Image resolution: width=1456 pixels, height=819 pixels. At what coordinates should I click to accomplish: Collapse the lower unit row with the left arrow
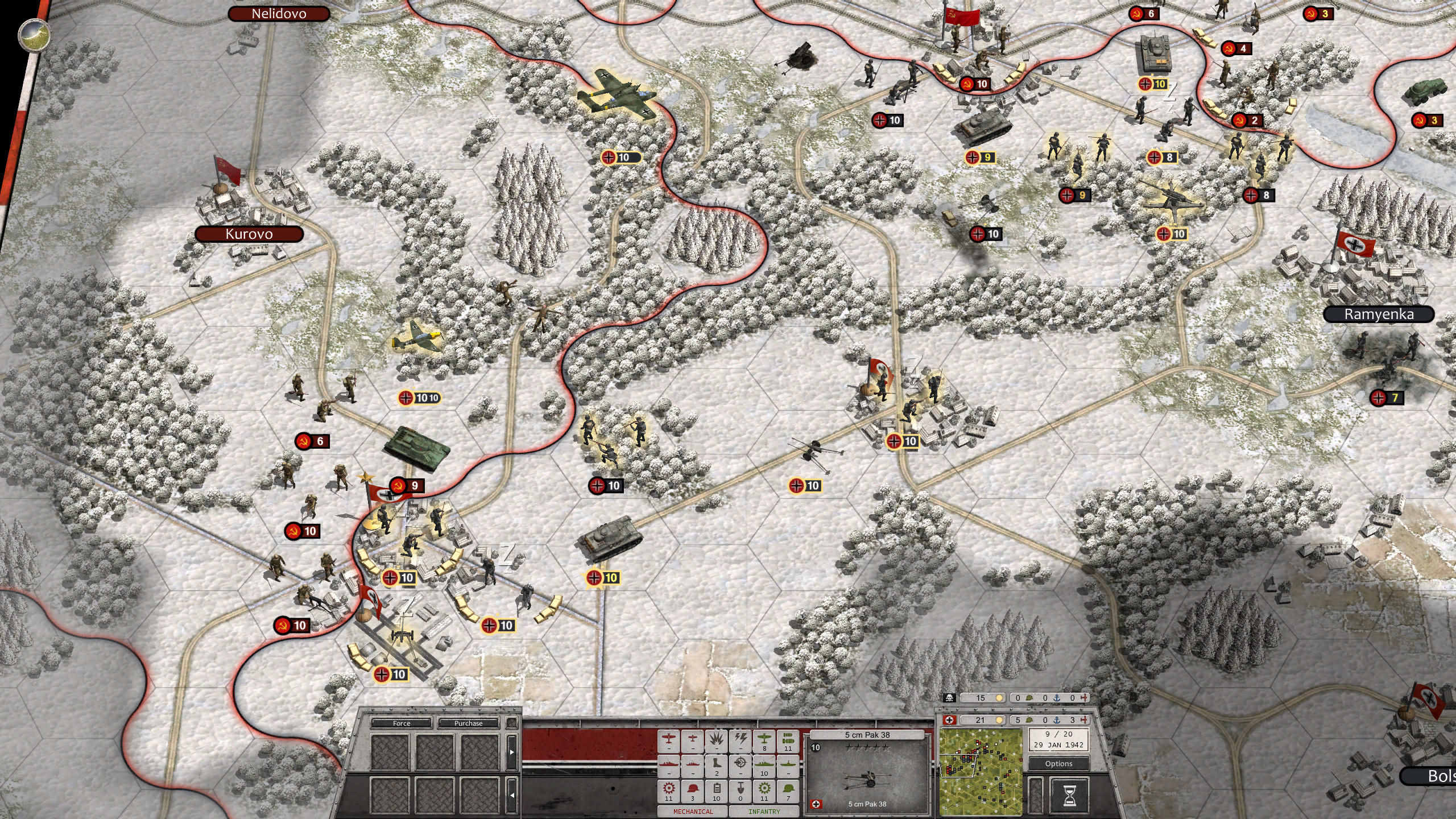[511, 794]
